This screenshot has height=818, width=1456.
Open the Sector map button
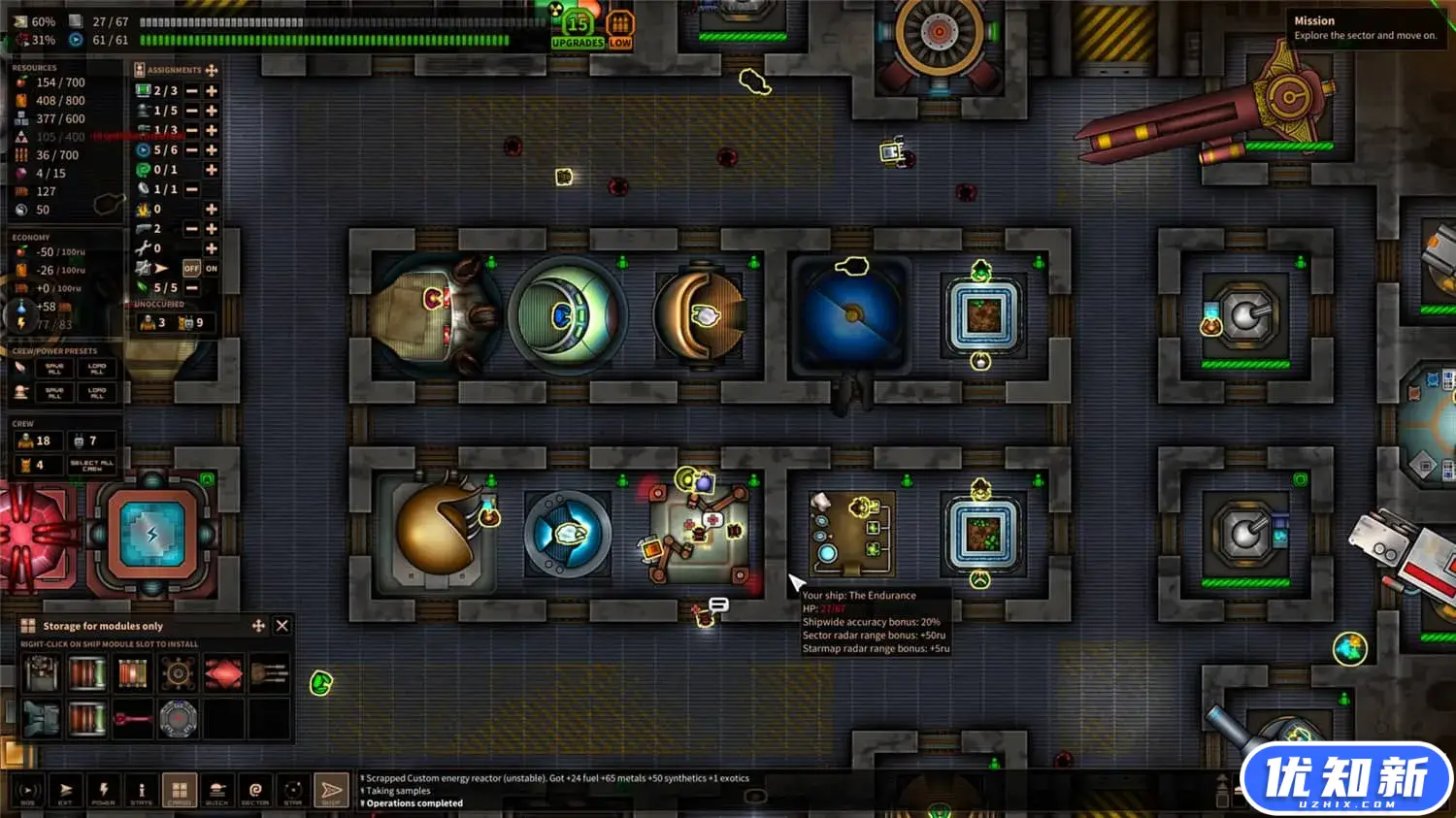[x=255, y=791]
